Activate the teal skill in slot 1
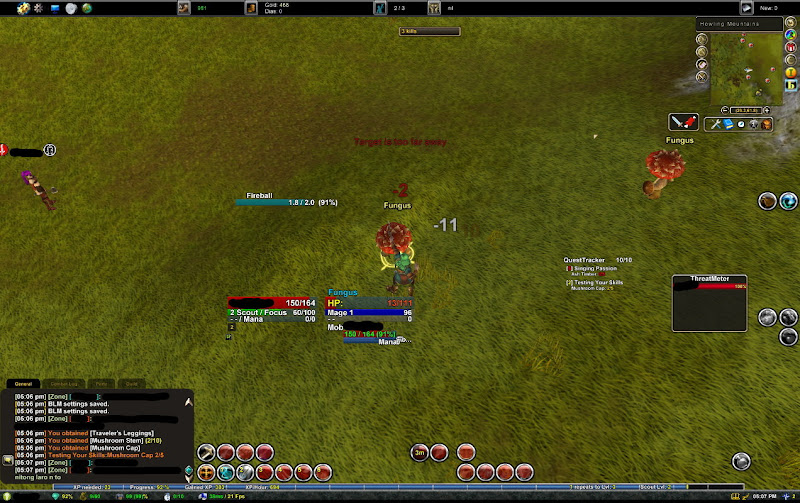The height and width of the screenshot is (503, 800). tap(226, 472)
